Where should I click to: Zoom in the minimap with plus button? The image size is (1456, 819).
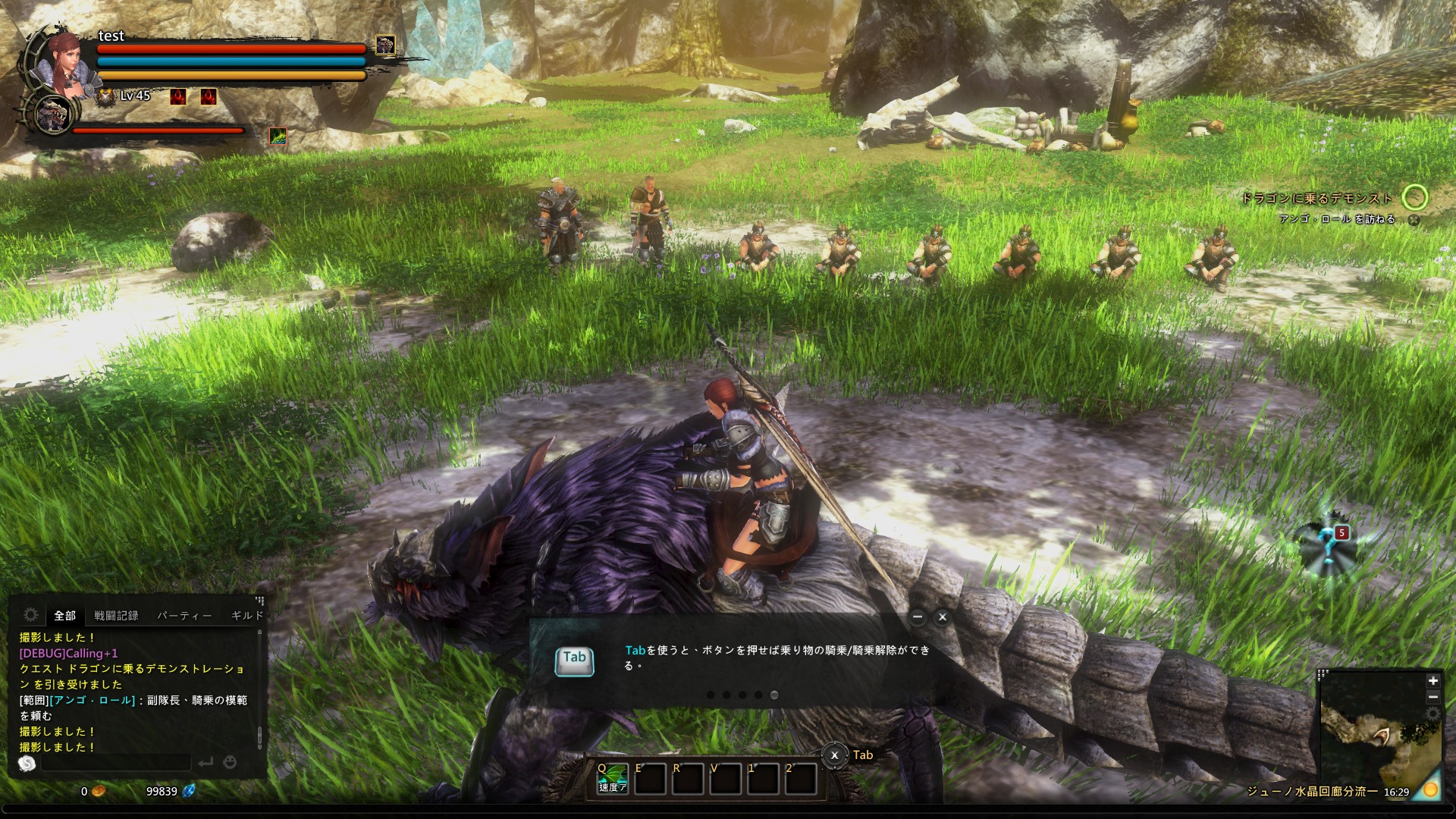point(1432,681)
